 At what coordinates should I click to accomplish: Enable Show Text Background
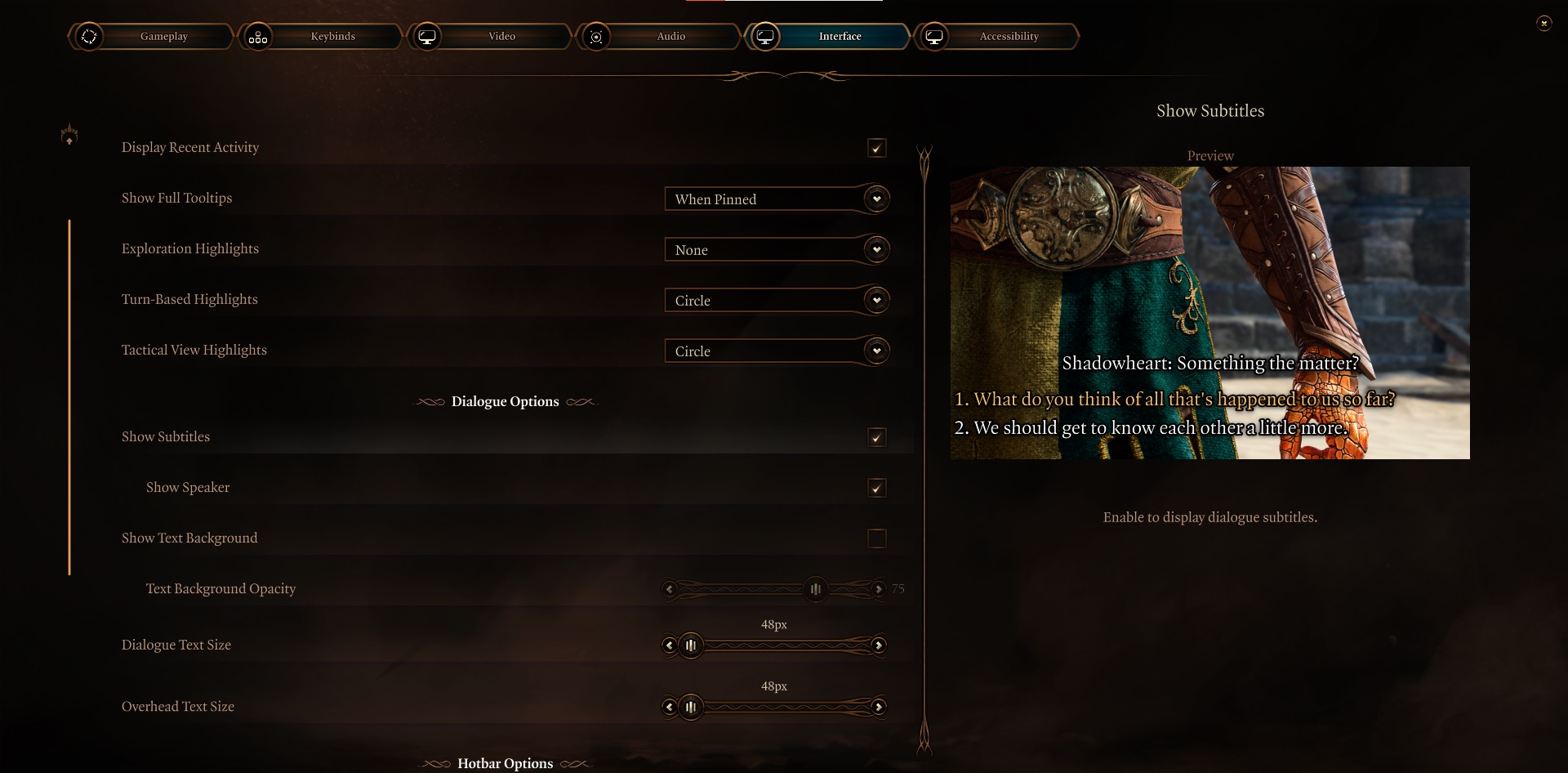pyautogui.click(x=877, y=538)
